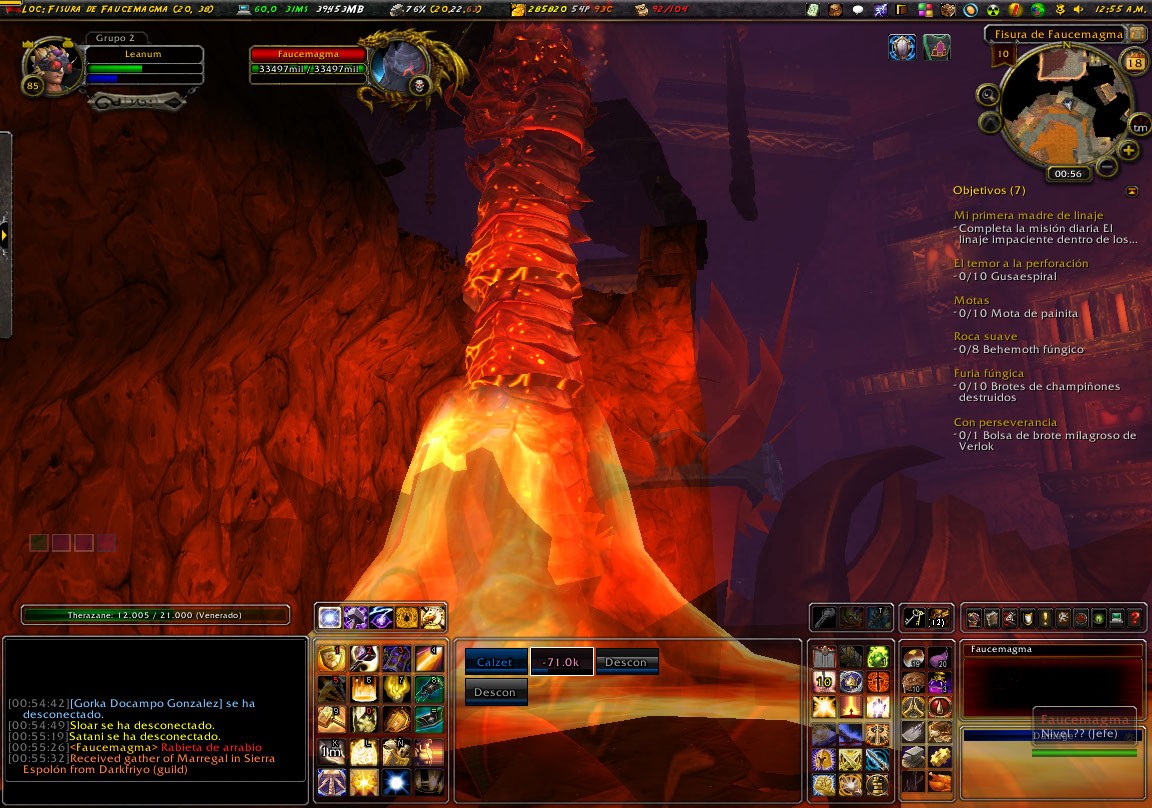This screenshot has width=1152, height=808.
Task: Click the Calzet raid frame button
Action: (495, 662)
